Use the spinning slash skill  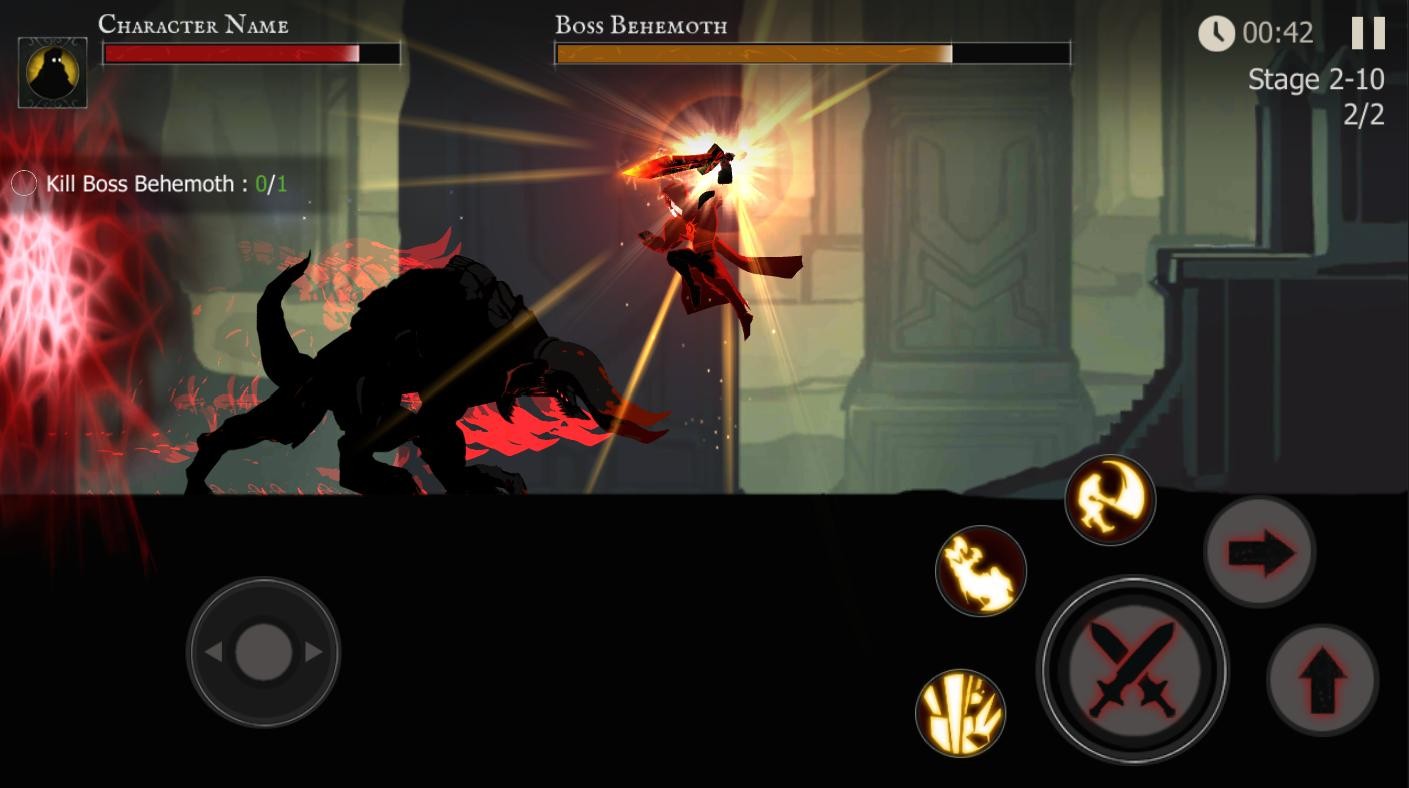pos(1110,499)
